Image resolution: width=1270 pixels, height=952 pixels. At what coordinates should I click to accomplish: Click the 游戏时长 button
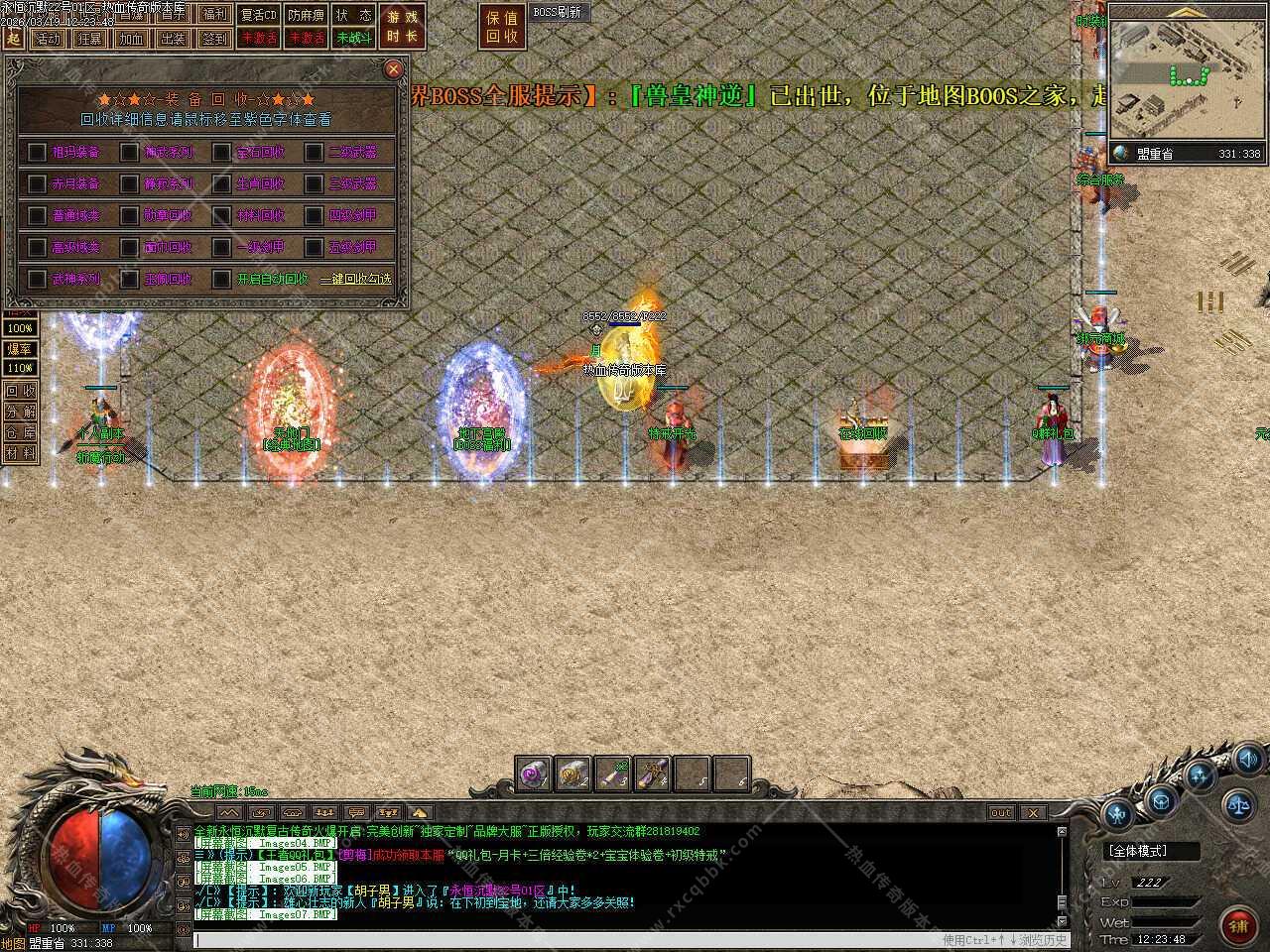(x=402, y=27)
